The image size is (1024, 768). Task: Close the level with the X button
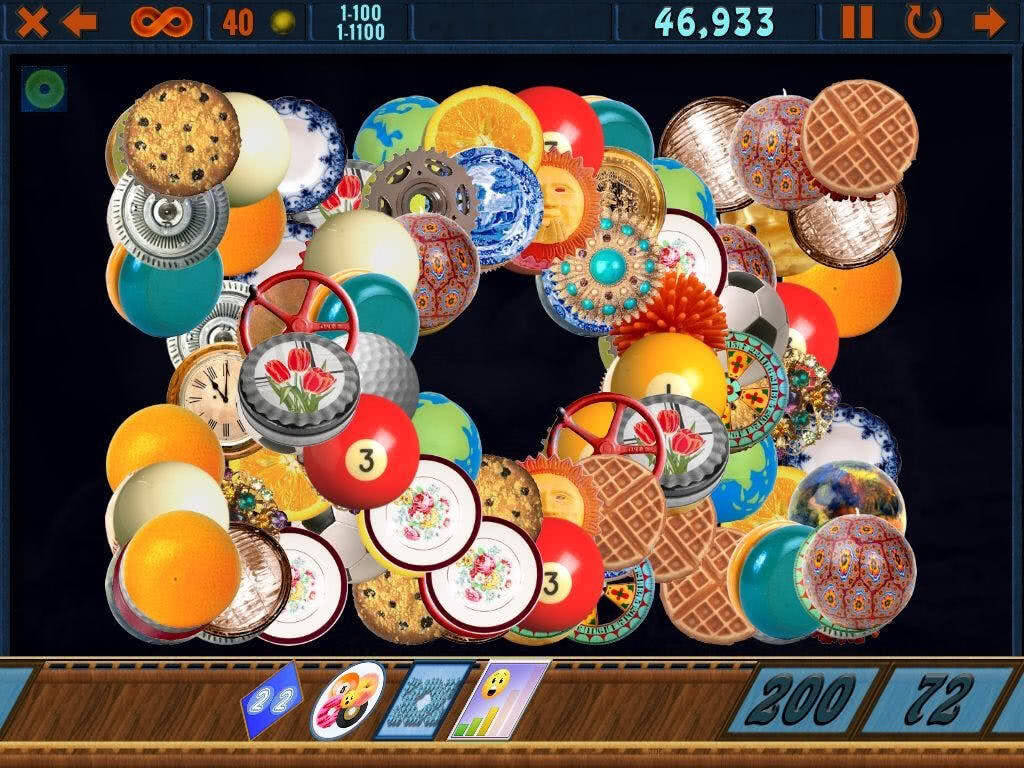32,21
